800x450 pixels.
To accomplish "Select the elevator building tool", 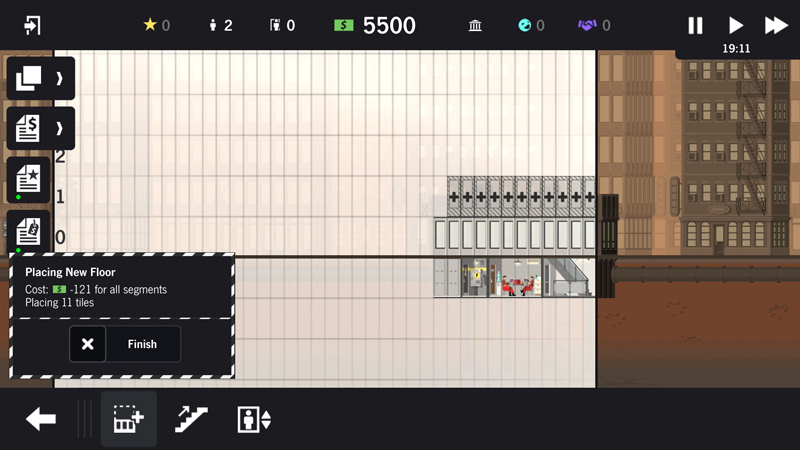I will [254, 419].
